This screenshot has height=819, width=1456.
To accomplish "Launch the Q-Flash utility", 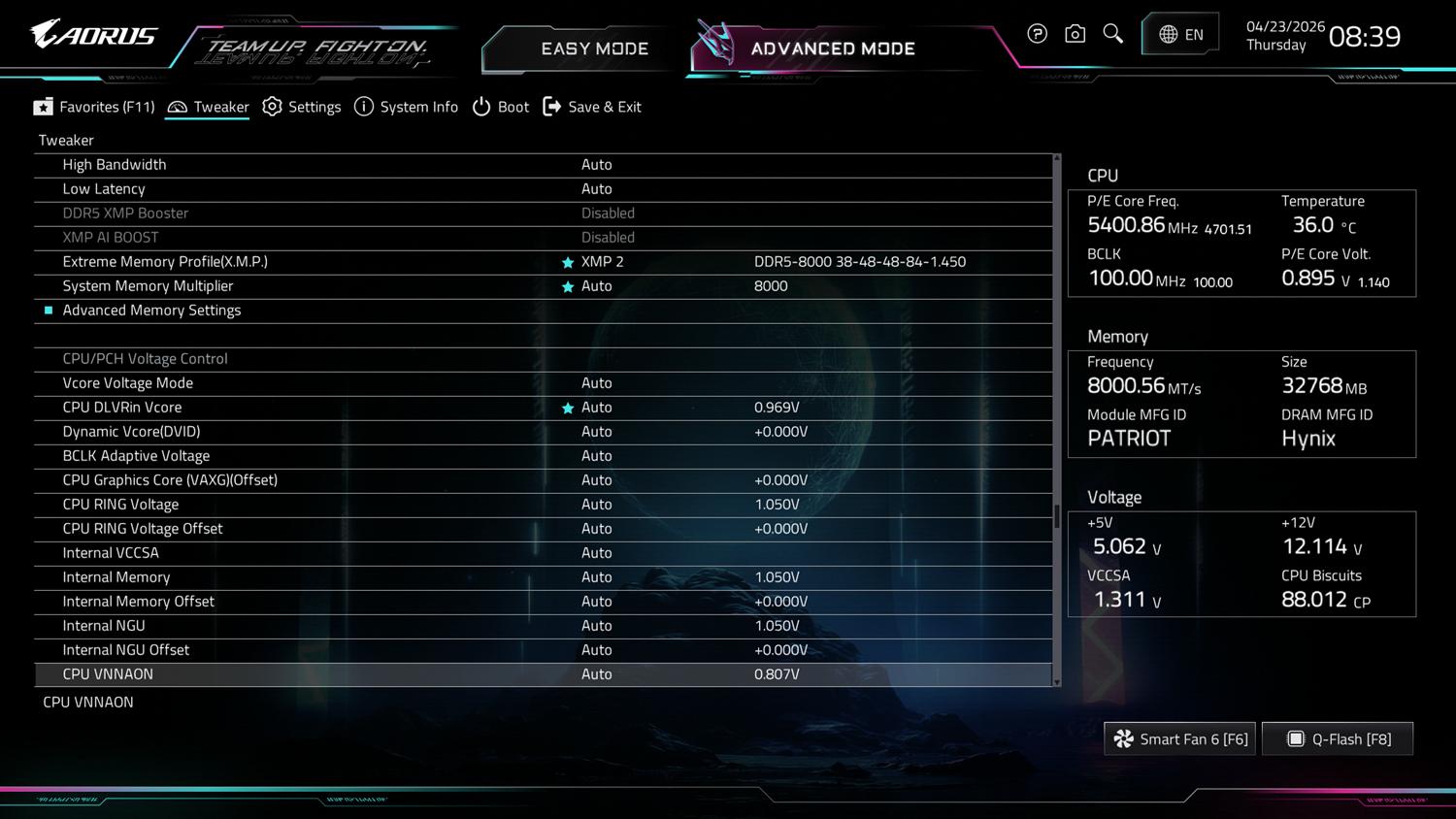I will [x=1338, y=739].
